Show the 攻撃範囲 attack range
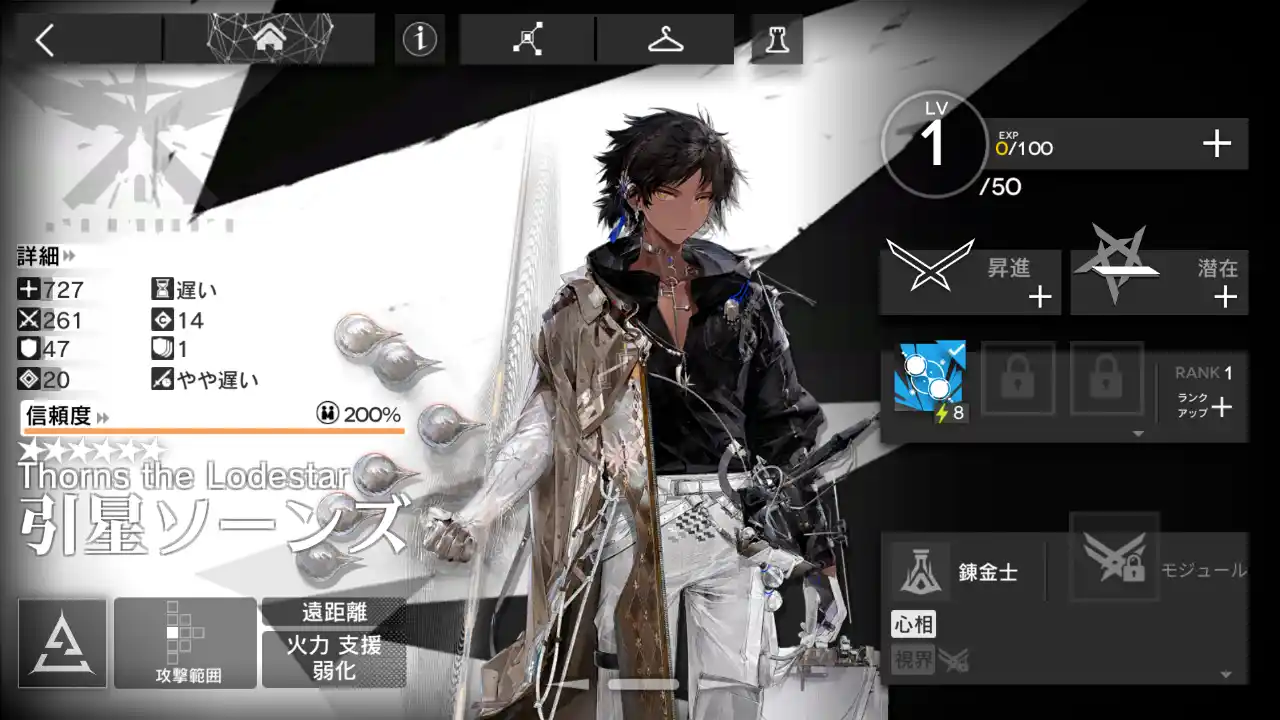This screenshot has width=1280, height=720. pos(186,643)
